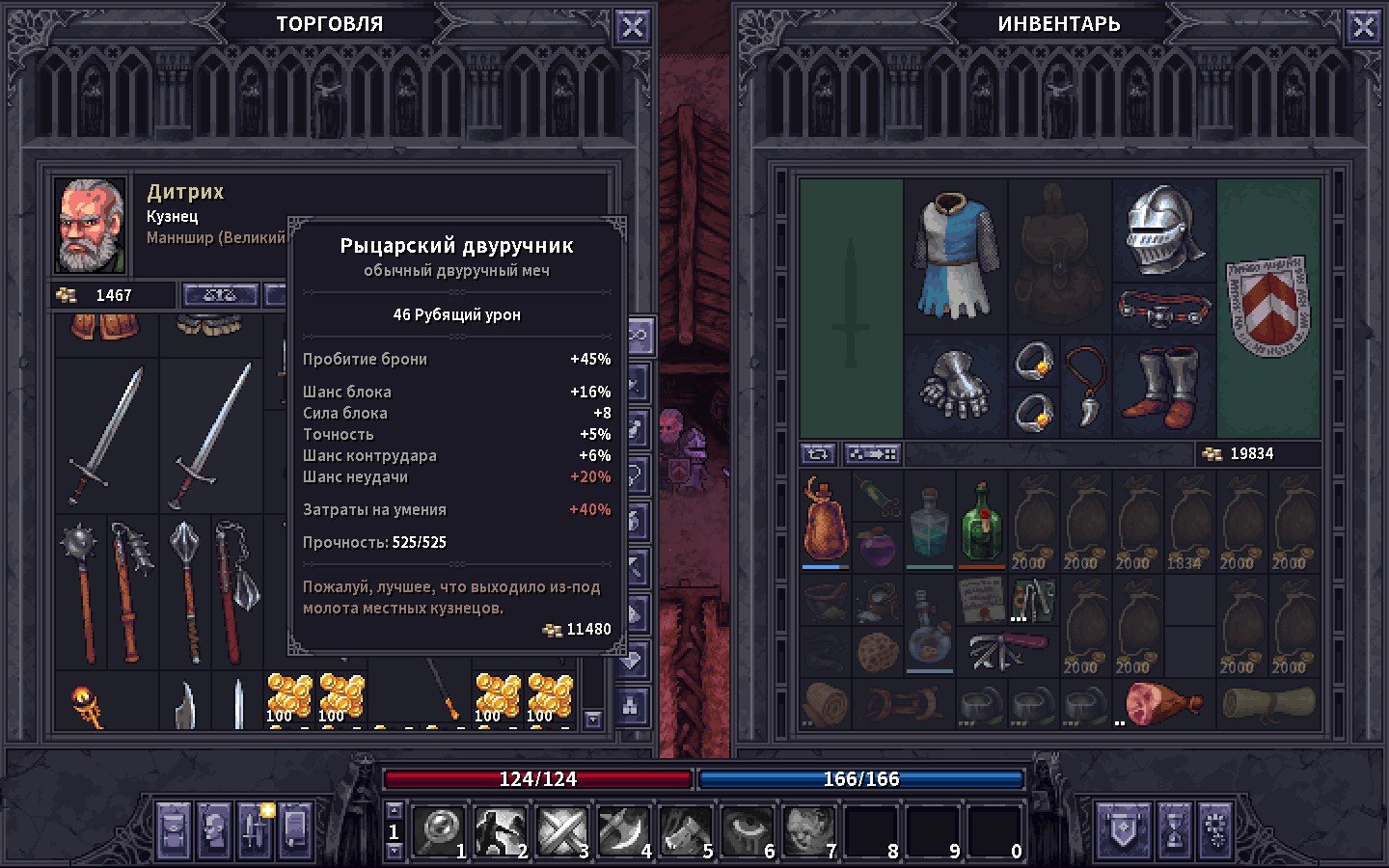
Task: Click the scales button beside merchant gold
Action: point(220,295)
